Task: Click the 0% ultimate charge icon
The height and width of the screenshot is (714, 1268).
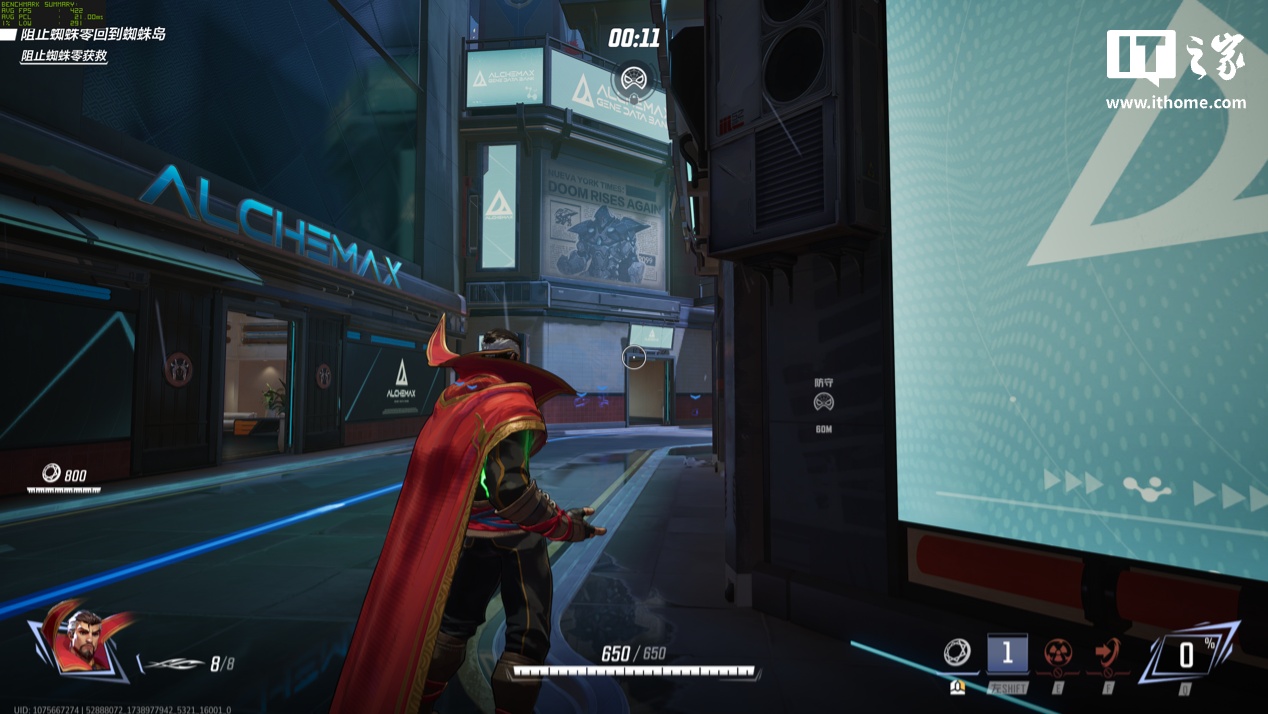Action: [x=1186, y=655]
